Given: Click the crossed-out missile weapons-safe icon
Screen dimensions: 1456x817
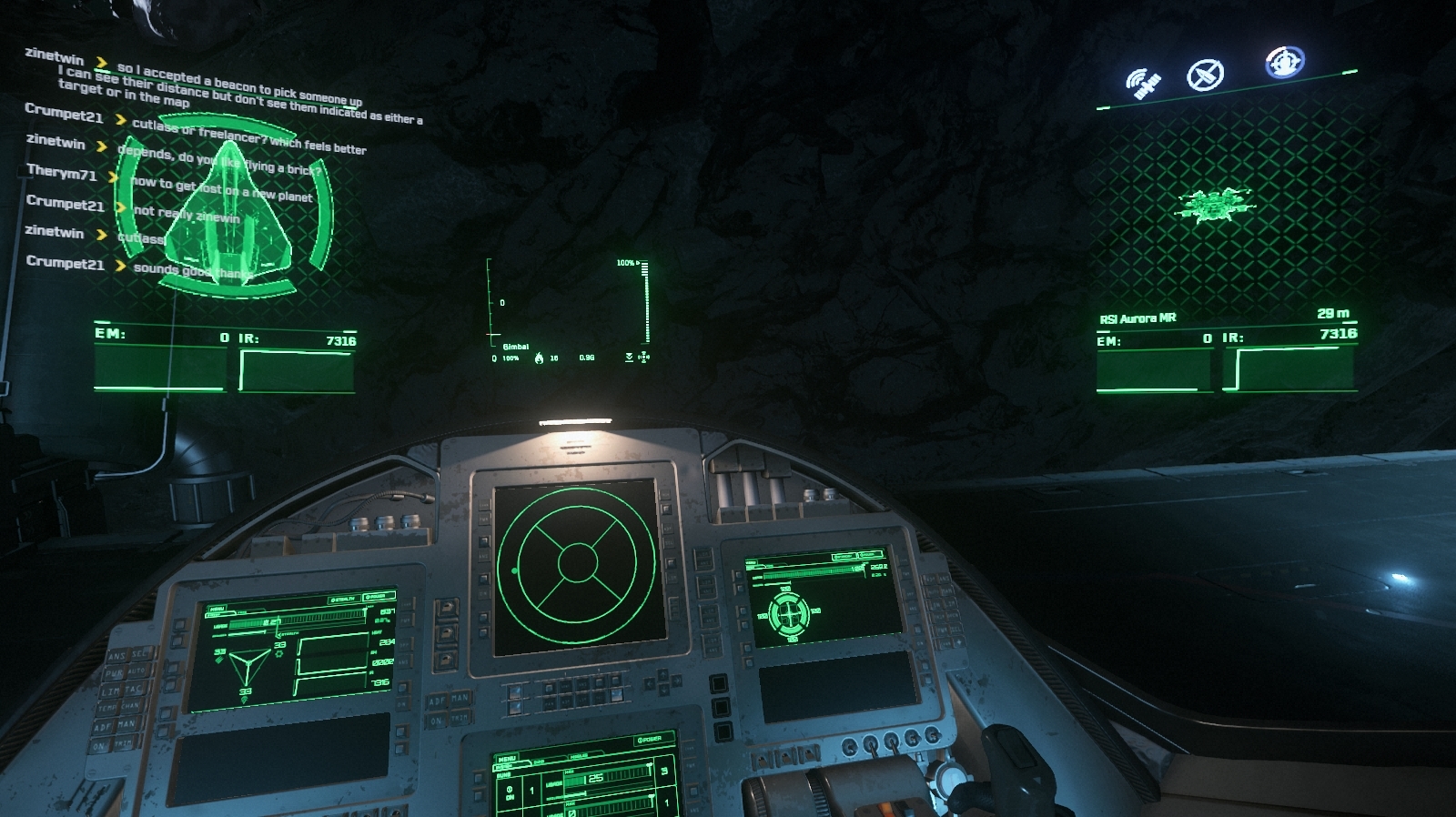Looking at the screenshot, I should (x=1204, y=76).
